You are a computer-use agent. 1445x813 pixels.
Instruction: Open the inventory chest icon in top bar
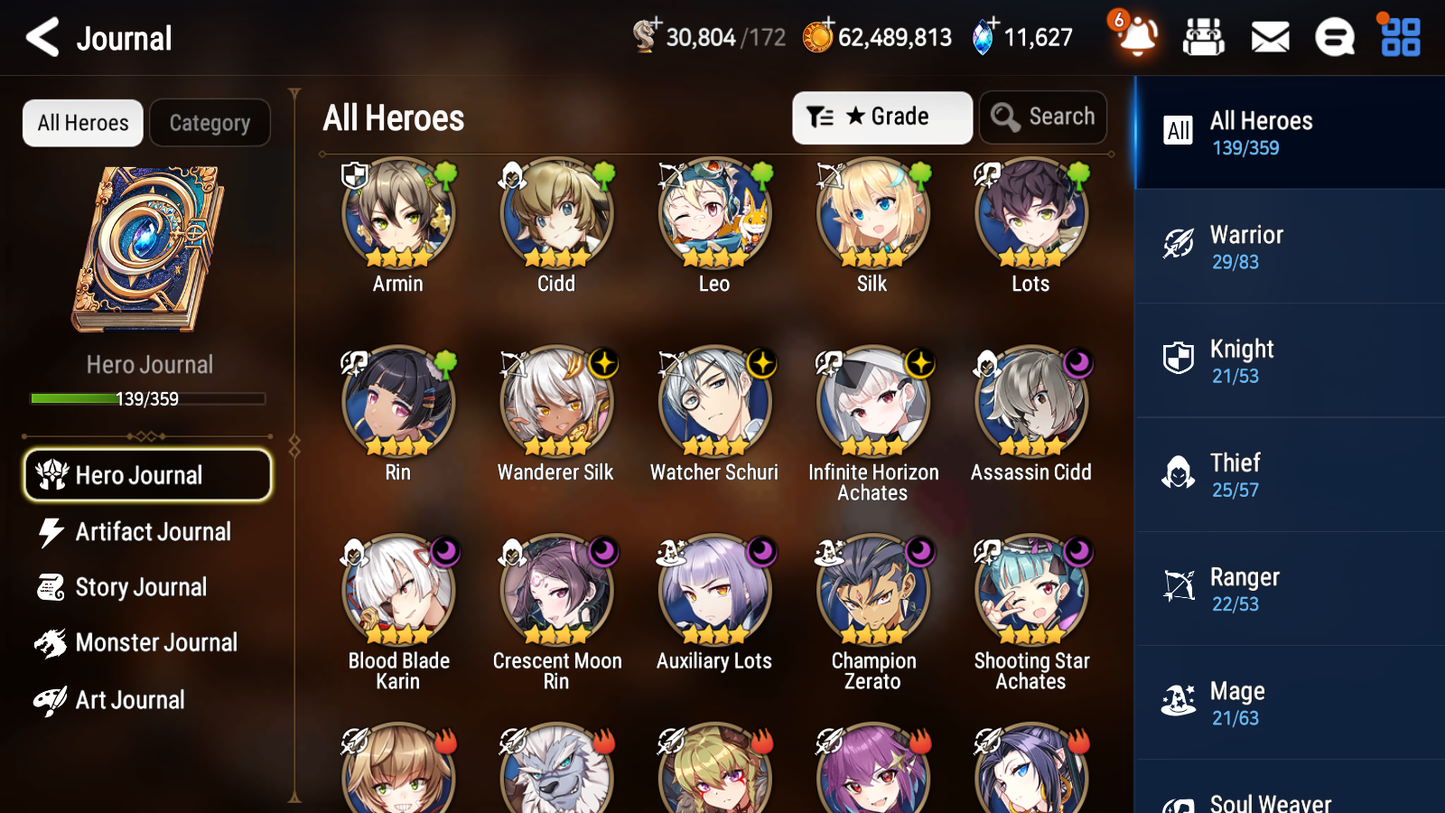click(x=1203, y=36)
